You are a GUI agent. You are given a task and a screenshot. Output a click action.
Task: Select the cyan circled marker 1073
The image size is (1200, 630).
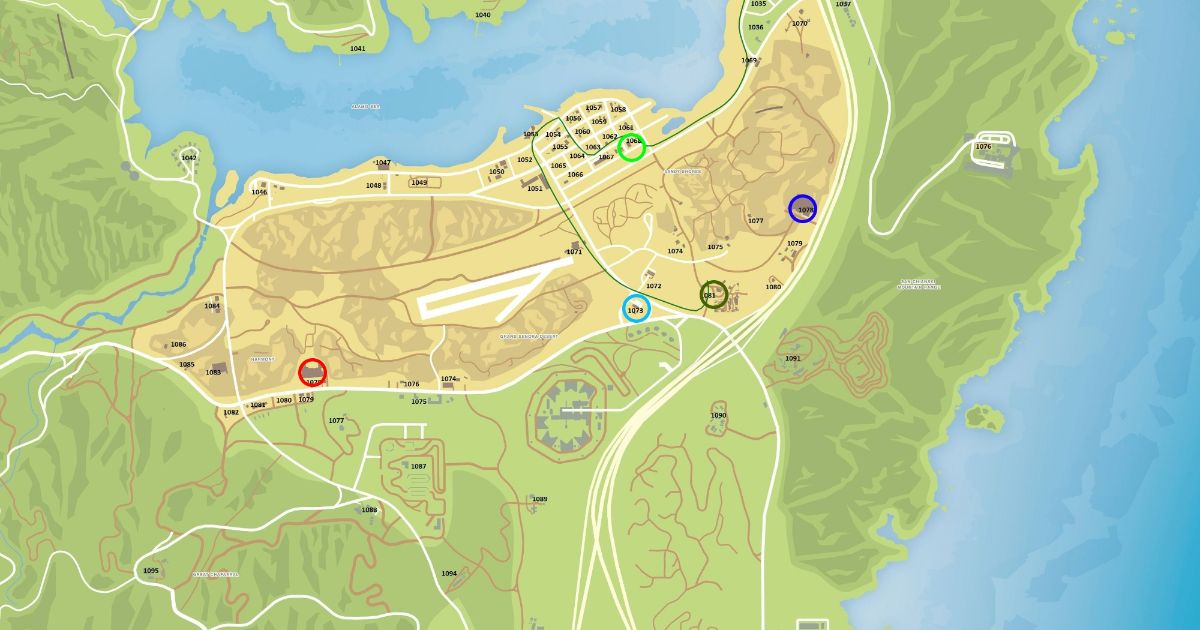pos(635,309)
